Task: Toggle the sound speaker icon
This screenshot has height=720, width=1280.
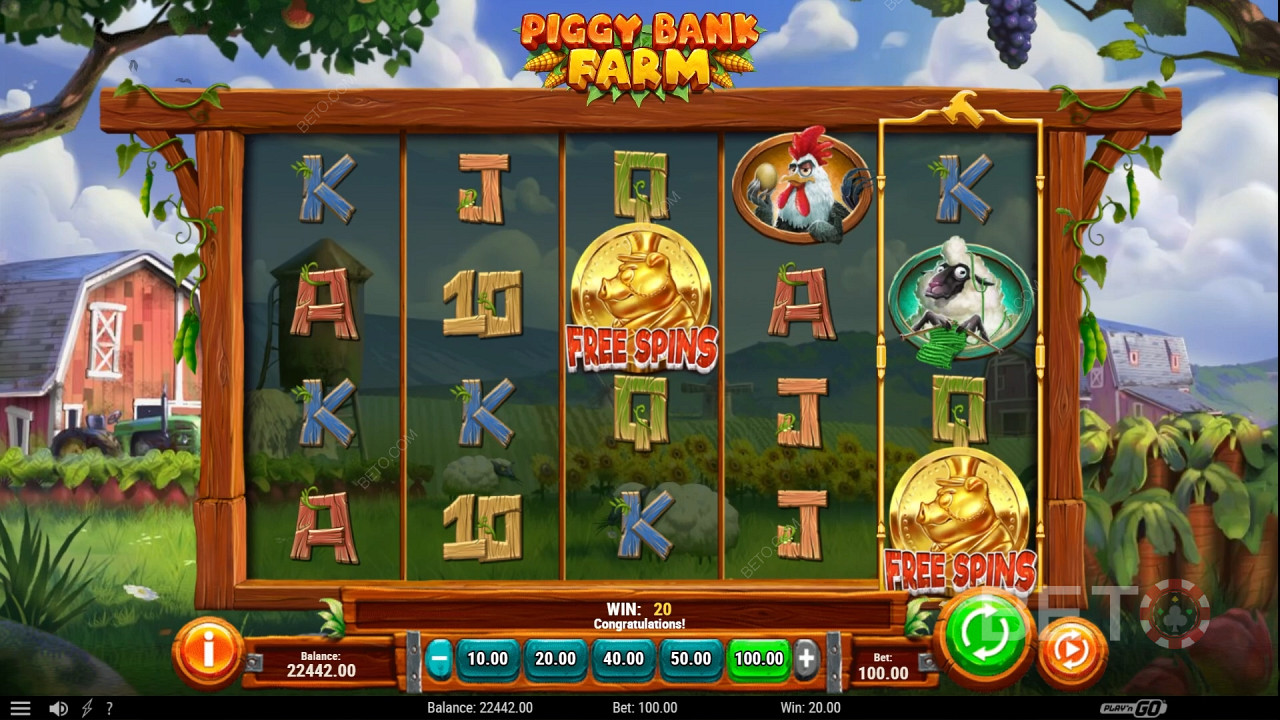Action: (x=59, y=708)
